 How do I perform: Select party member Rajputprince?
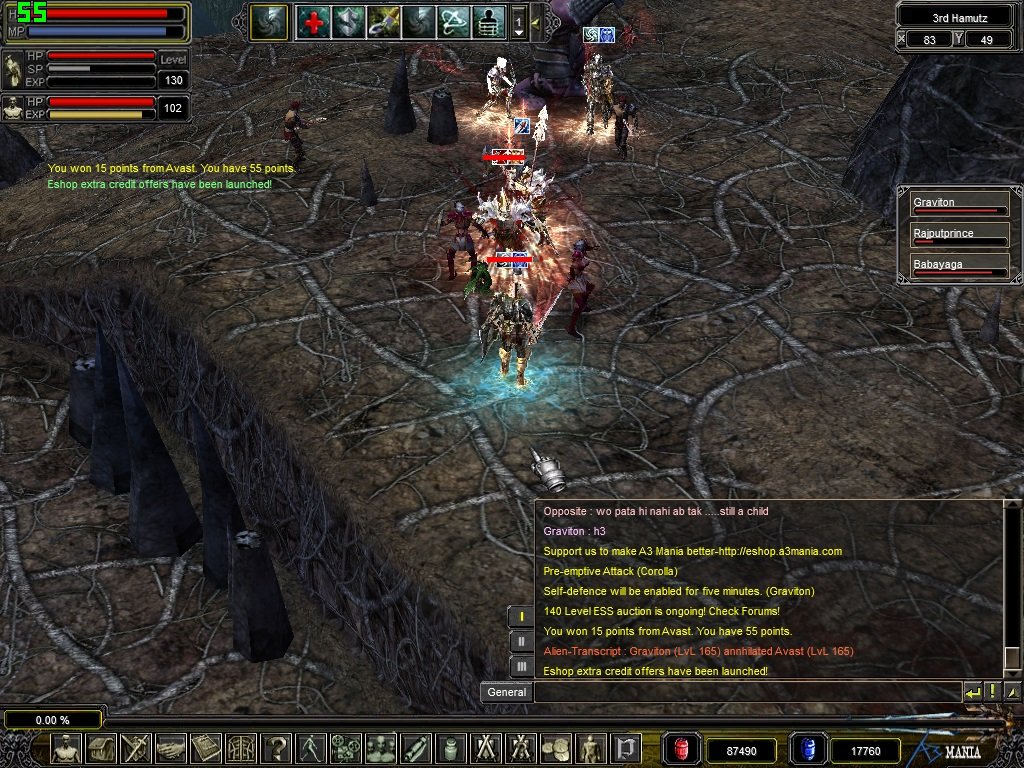coord(958,235)
